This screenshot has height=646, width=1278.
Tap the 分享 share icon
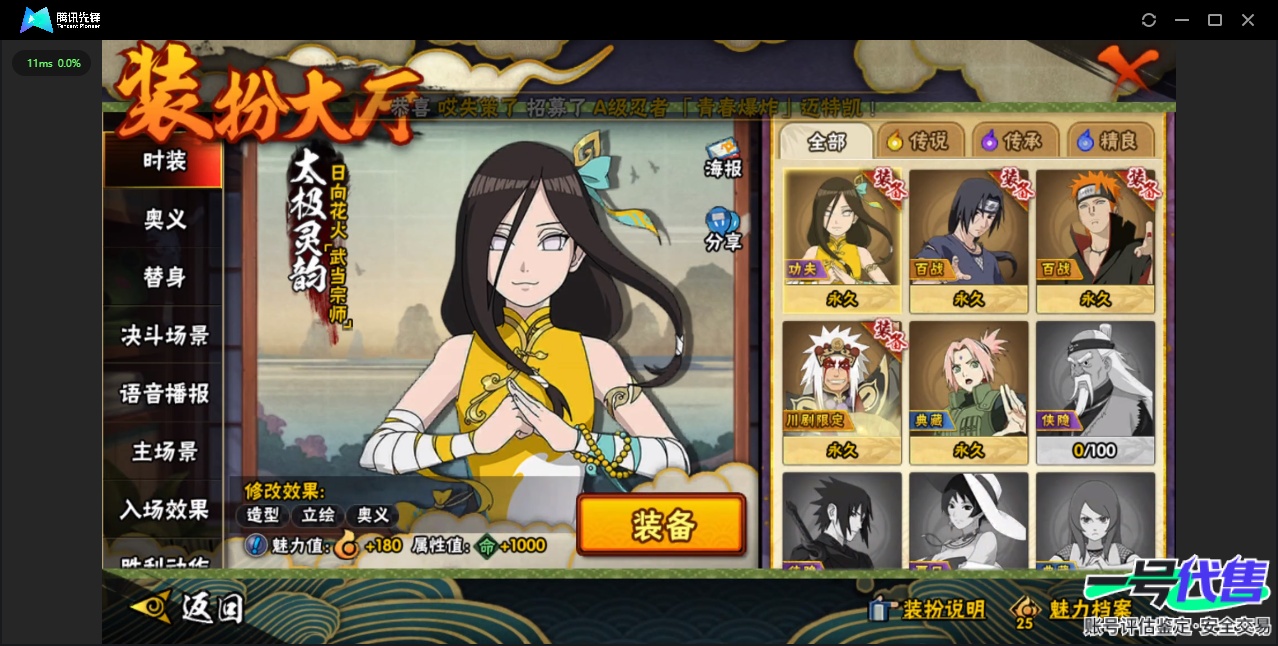722,229
